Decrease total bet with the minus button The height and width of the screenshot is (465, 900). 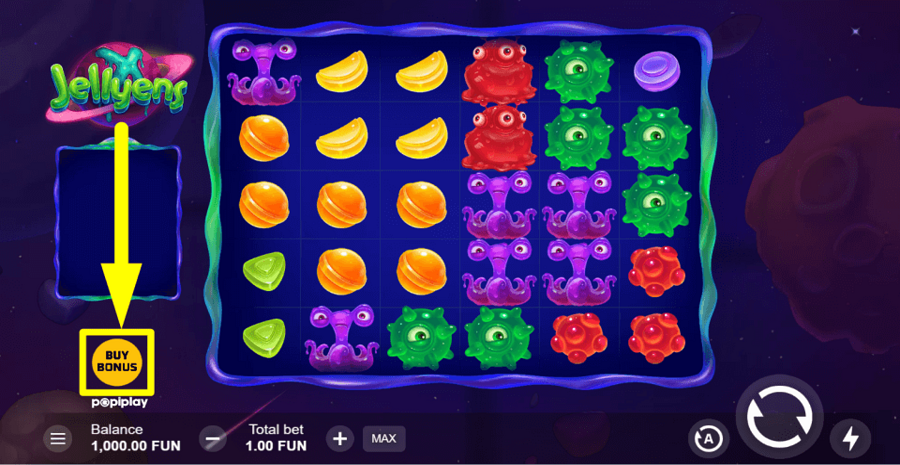coord(213,438)
